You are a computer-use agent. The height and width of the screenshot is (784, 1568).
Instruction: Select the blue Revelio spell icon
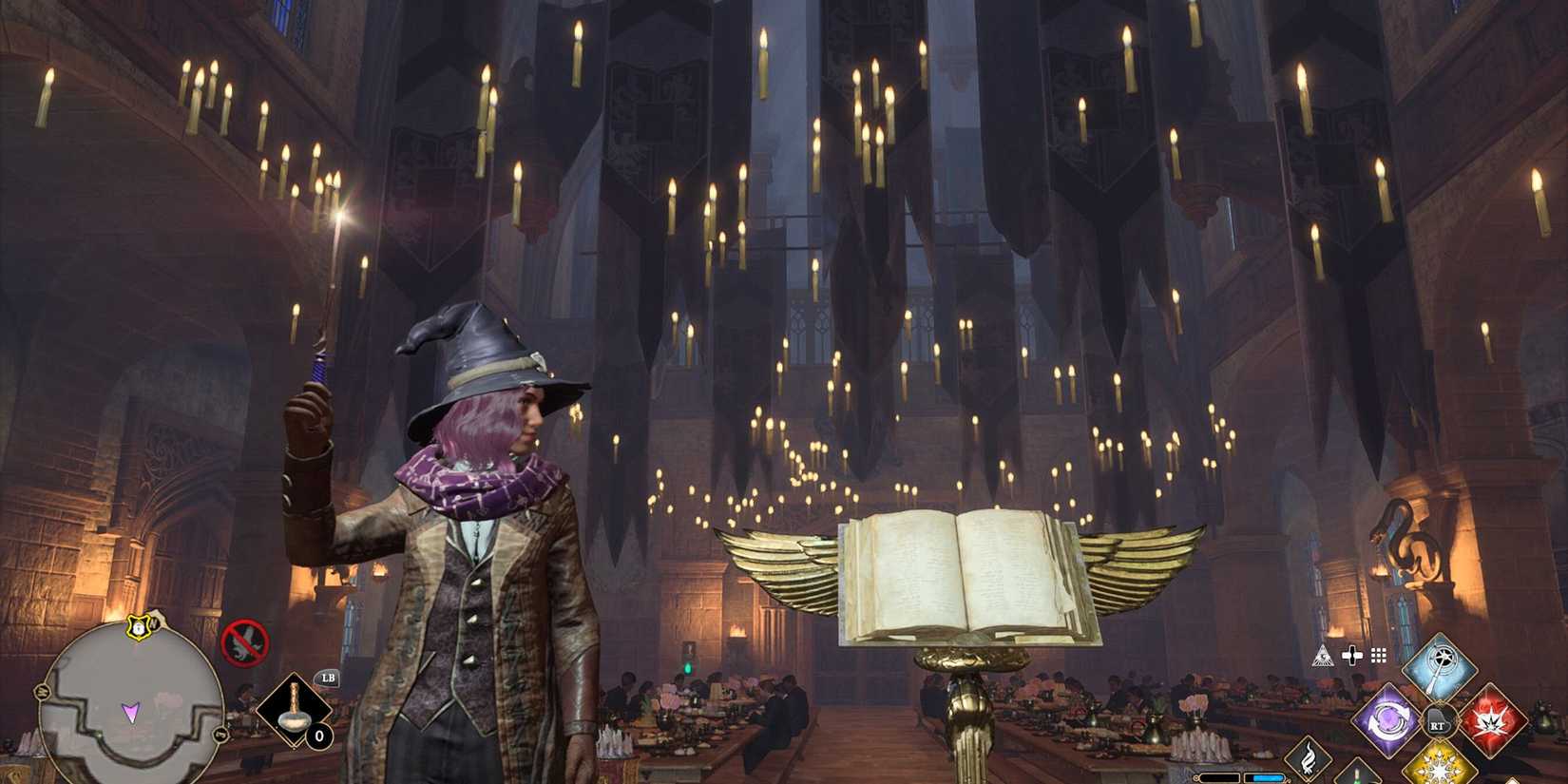(1443, 664)
